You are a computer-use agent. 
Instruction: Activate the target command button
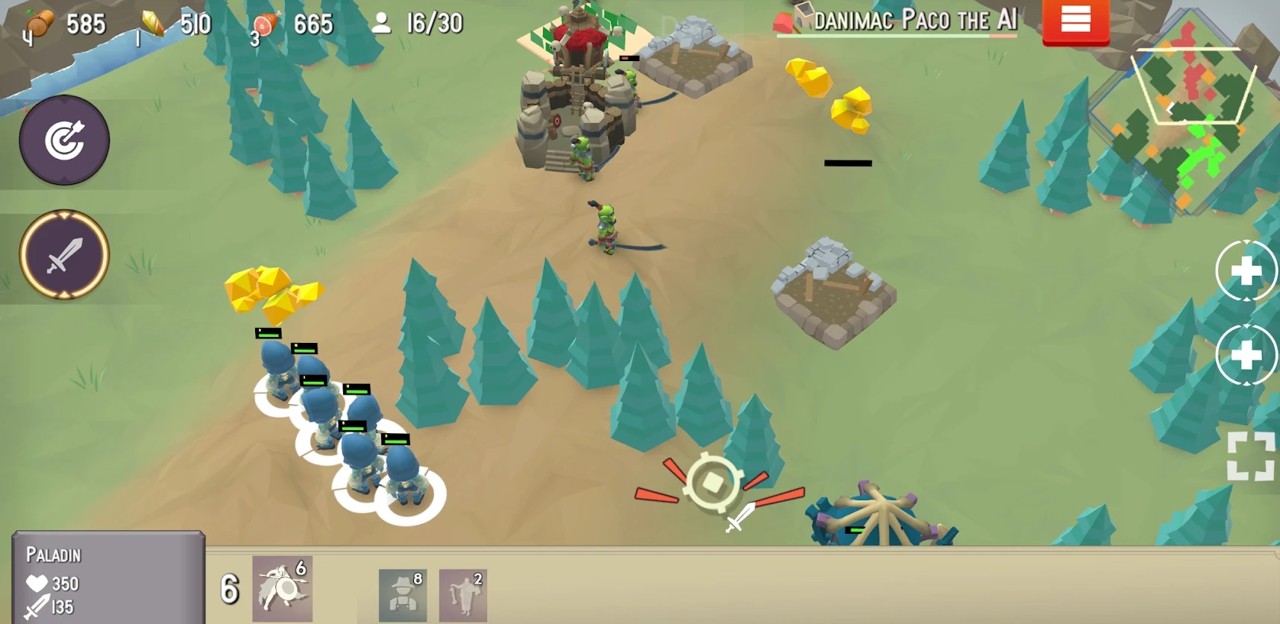pos(64,140)
